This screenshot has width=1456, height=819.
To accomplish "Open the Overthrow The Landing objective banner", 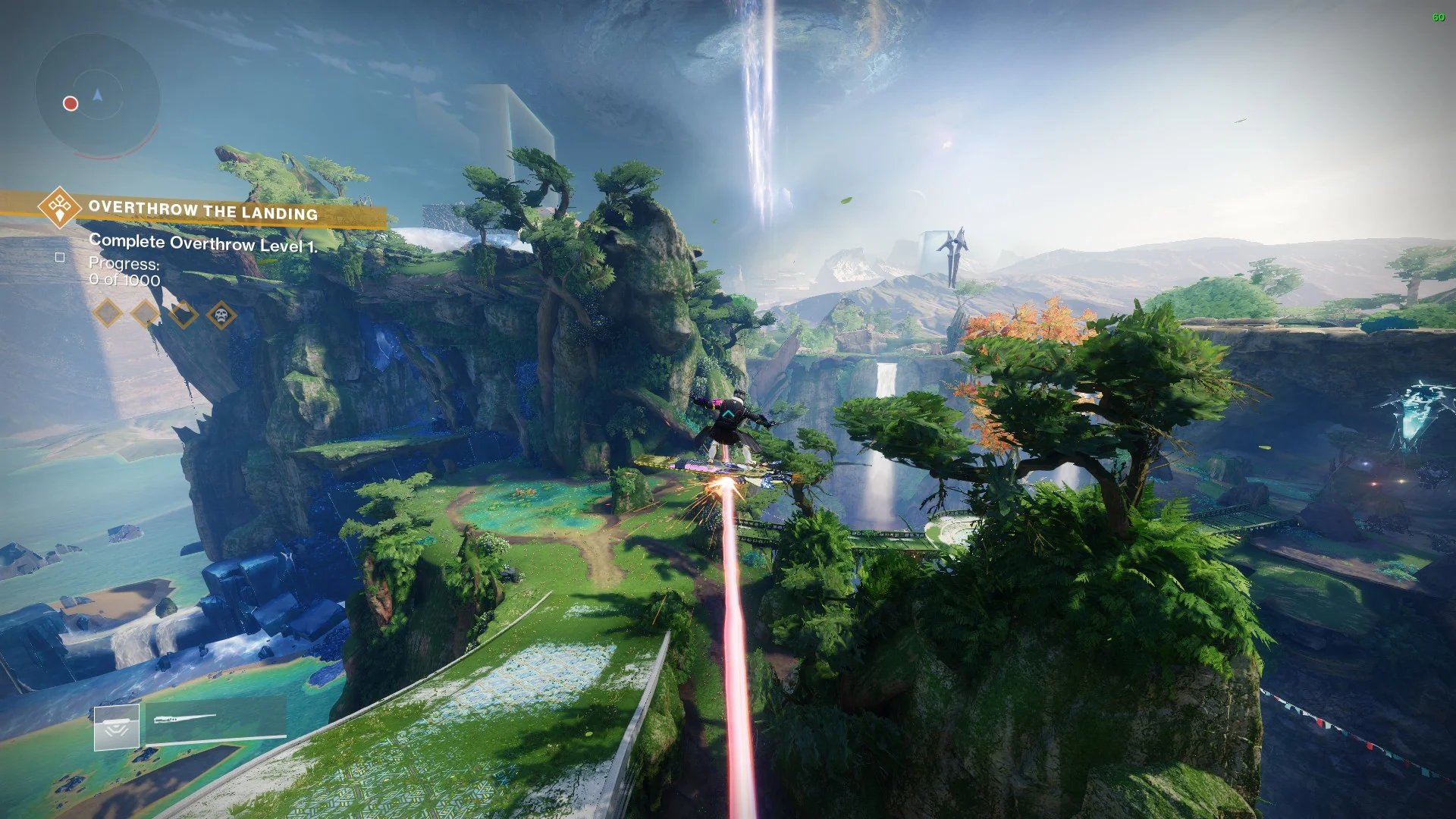I will 203,211.
